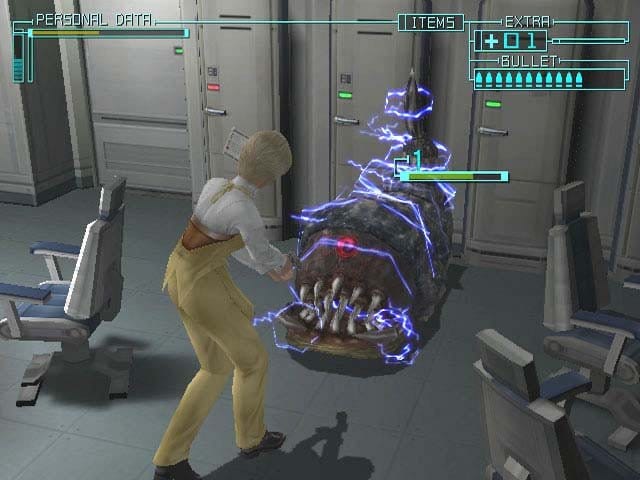
Task: Select the EXTRA item slot
Action: pyautogui.click(x=511, y=41)
